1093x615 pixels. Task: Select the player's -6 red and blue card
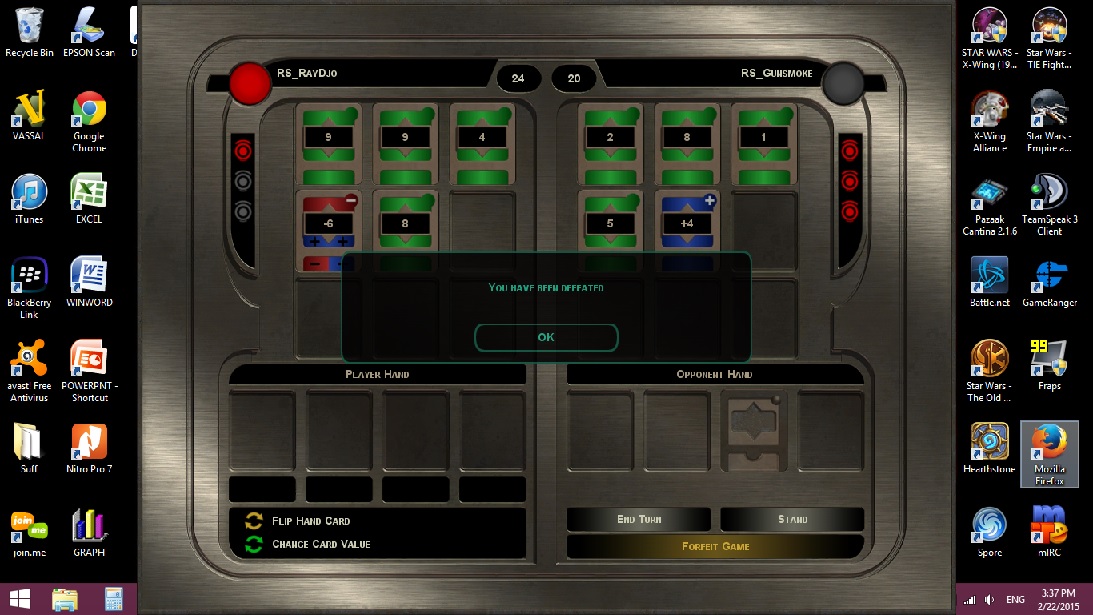(x=330, y=224)
